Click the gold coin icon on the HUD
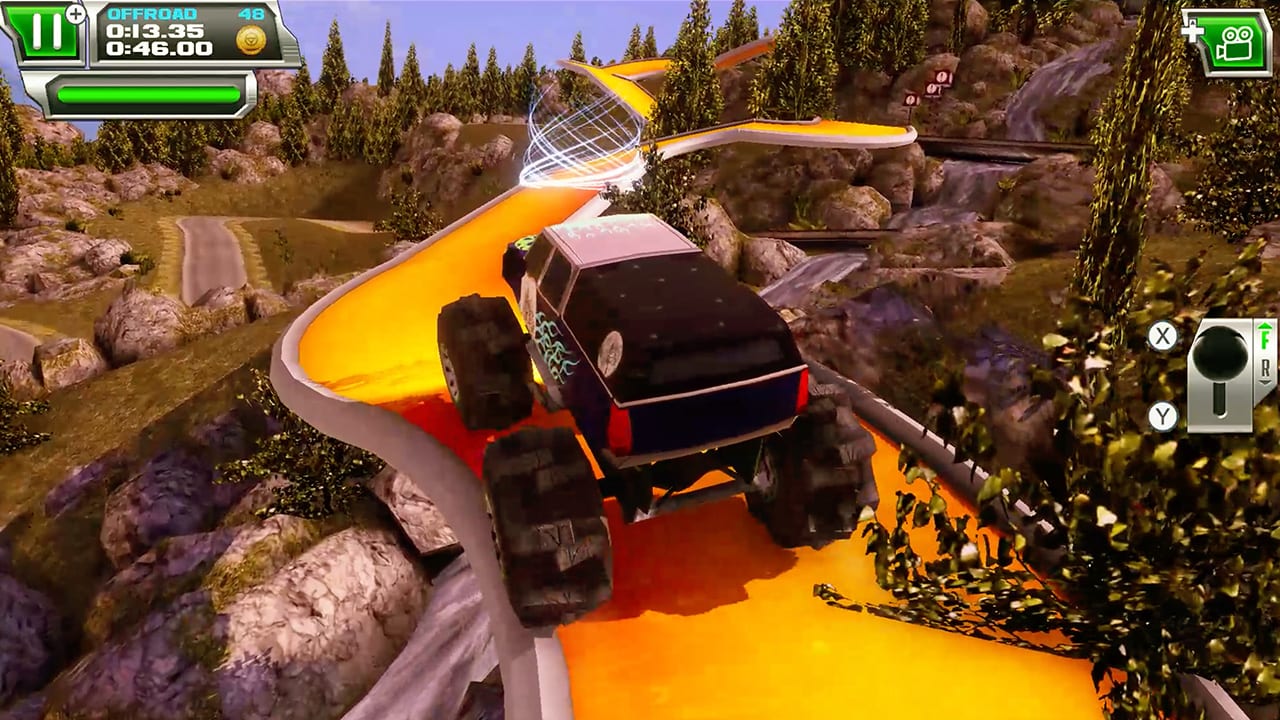This screenshot has width=1280, height=720. (251, 40)
